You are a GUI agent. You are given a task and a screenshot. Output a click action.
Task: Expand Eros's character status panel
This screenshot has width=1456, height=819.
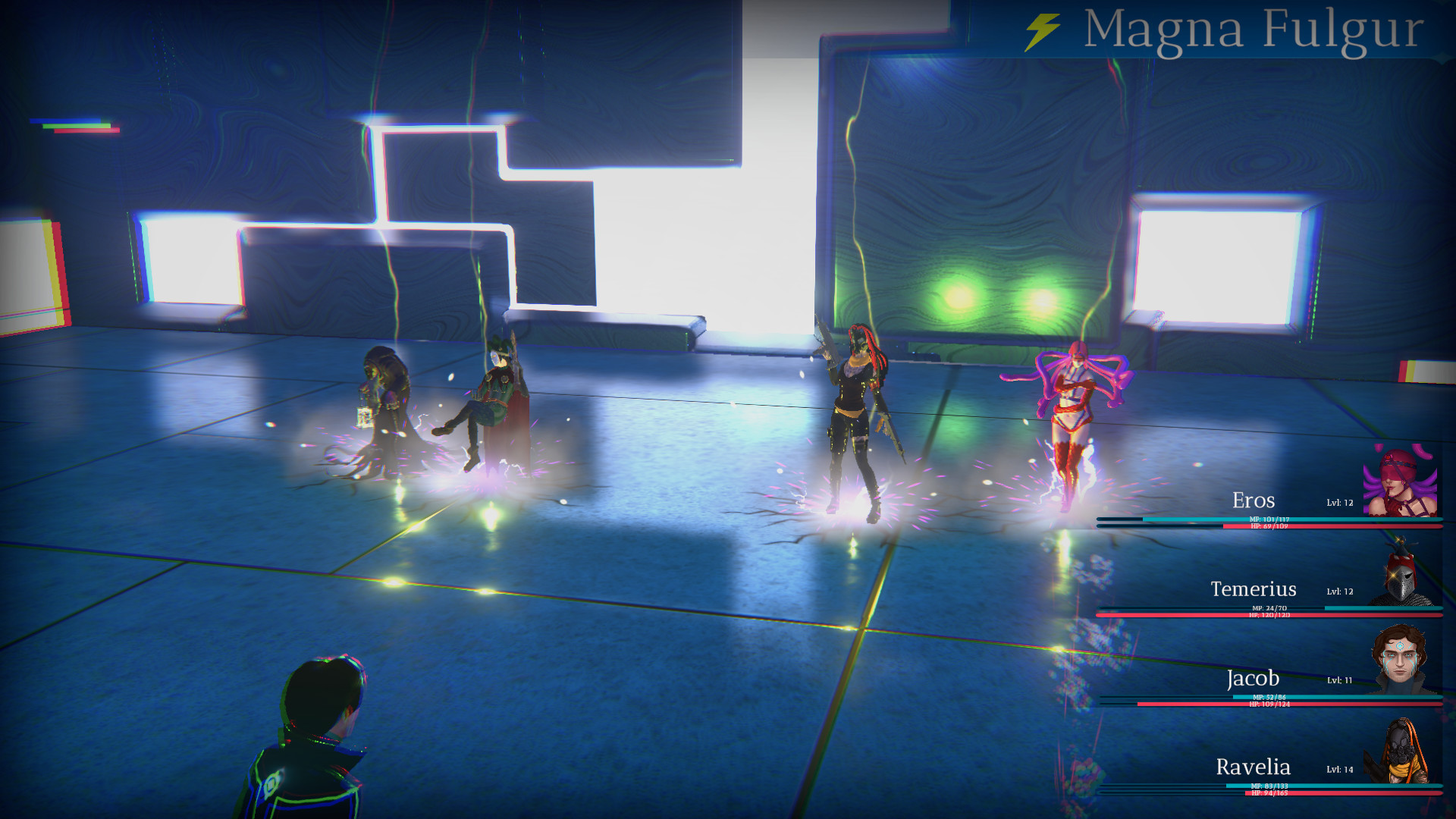[1289, 500]
